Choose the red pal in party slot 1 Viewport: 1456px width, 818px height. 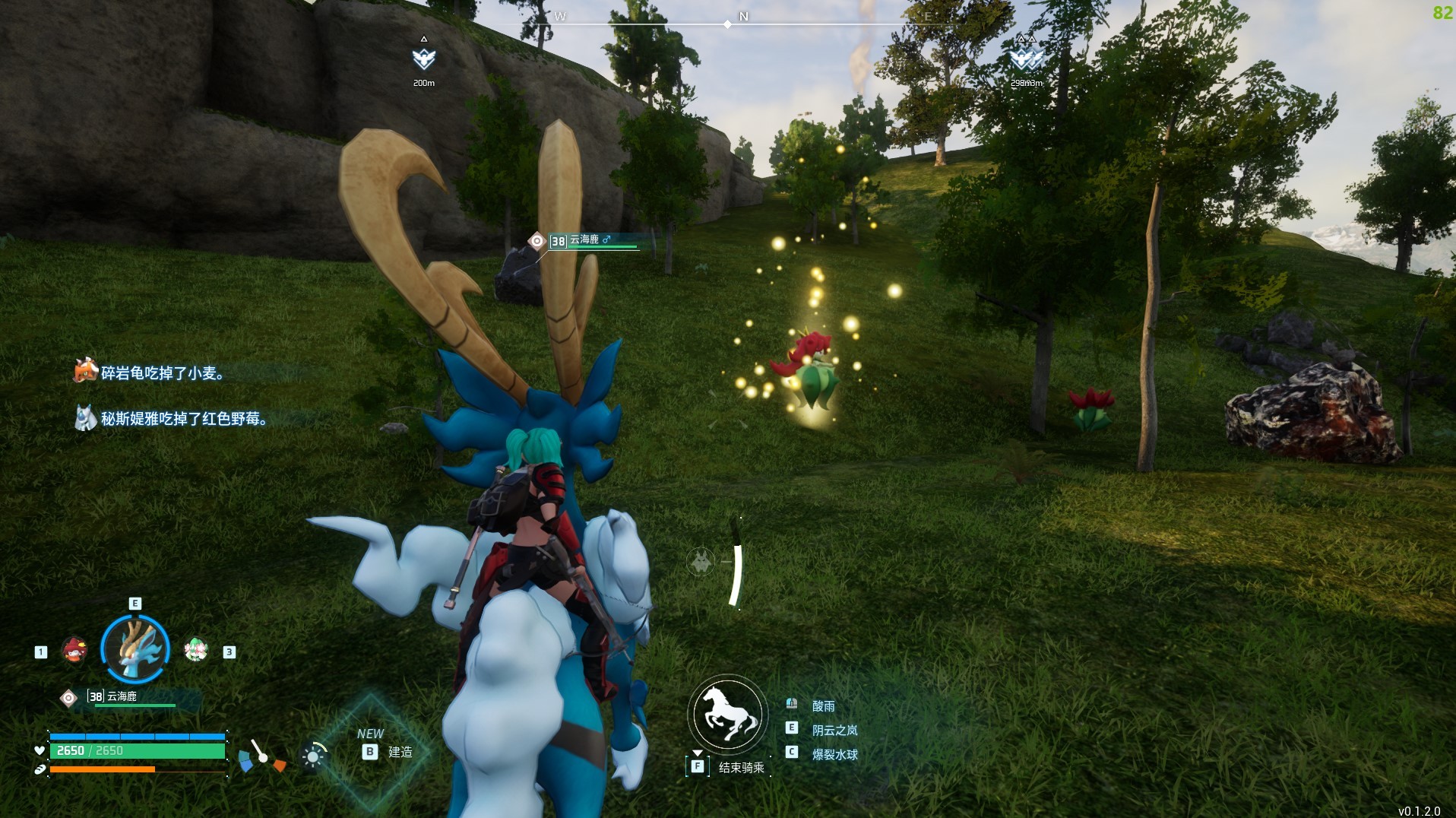point(74,650)
